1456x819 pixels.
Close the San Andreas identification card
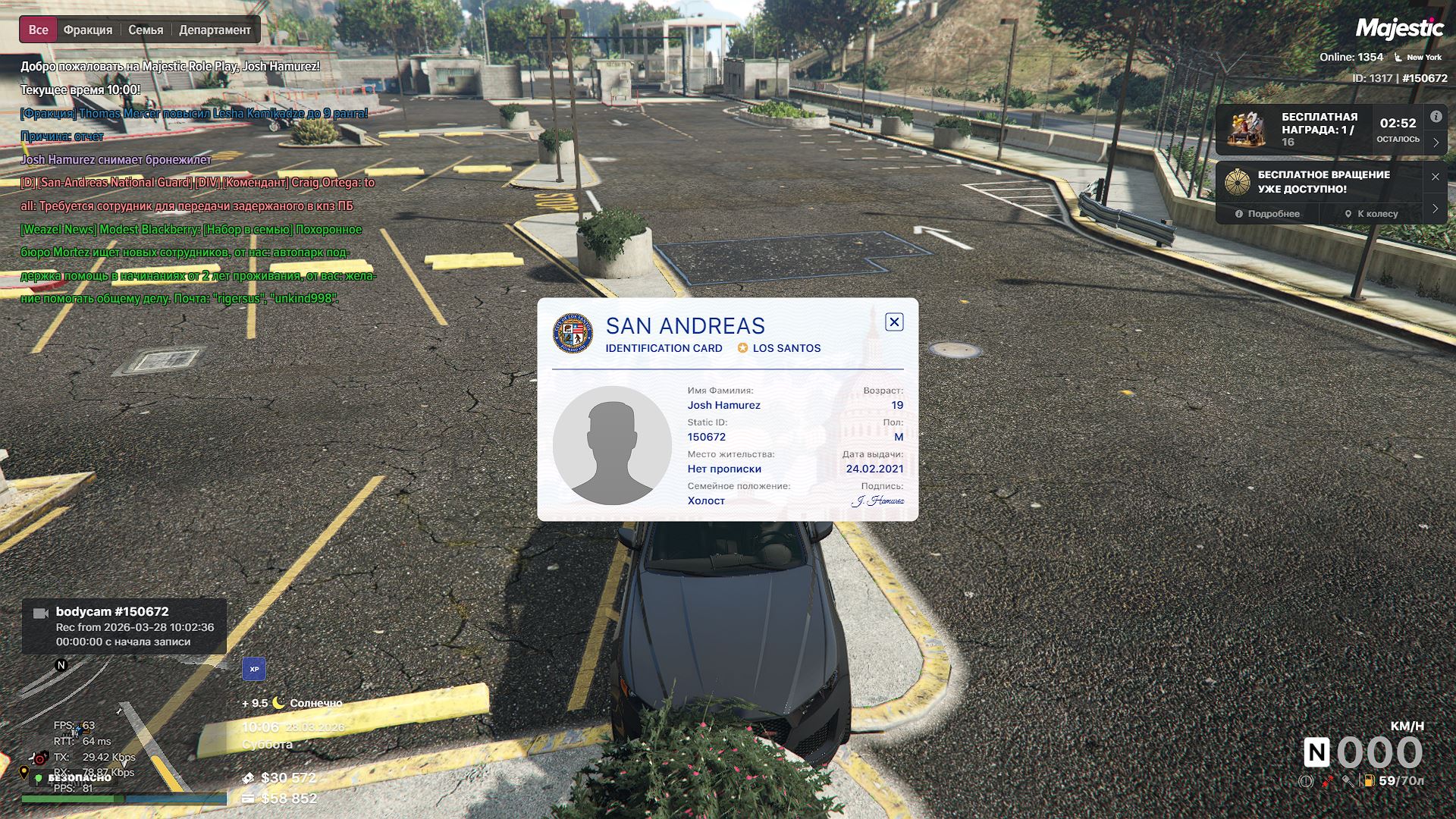[x=894, y=322]
